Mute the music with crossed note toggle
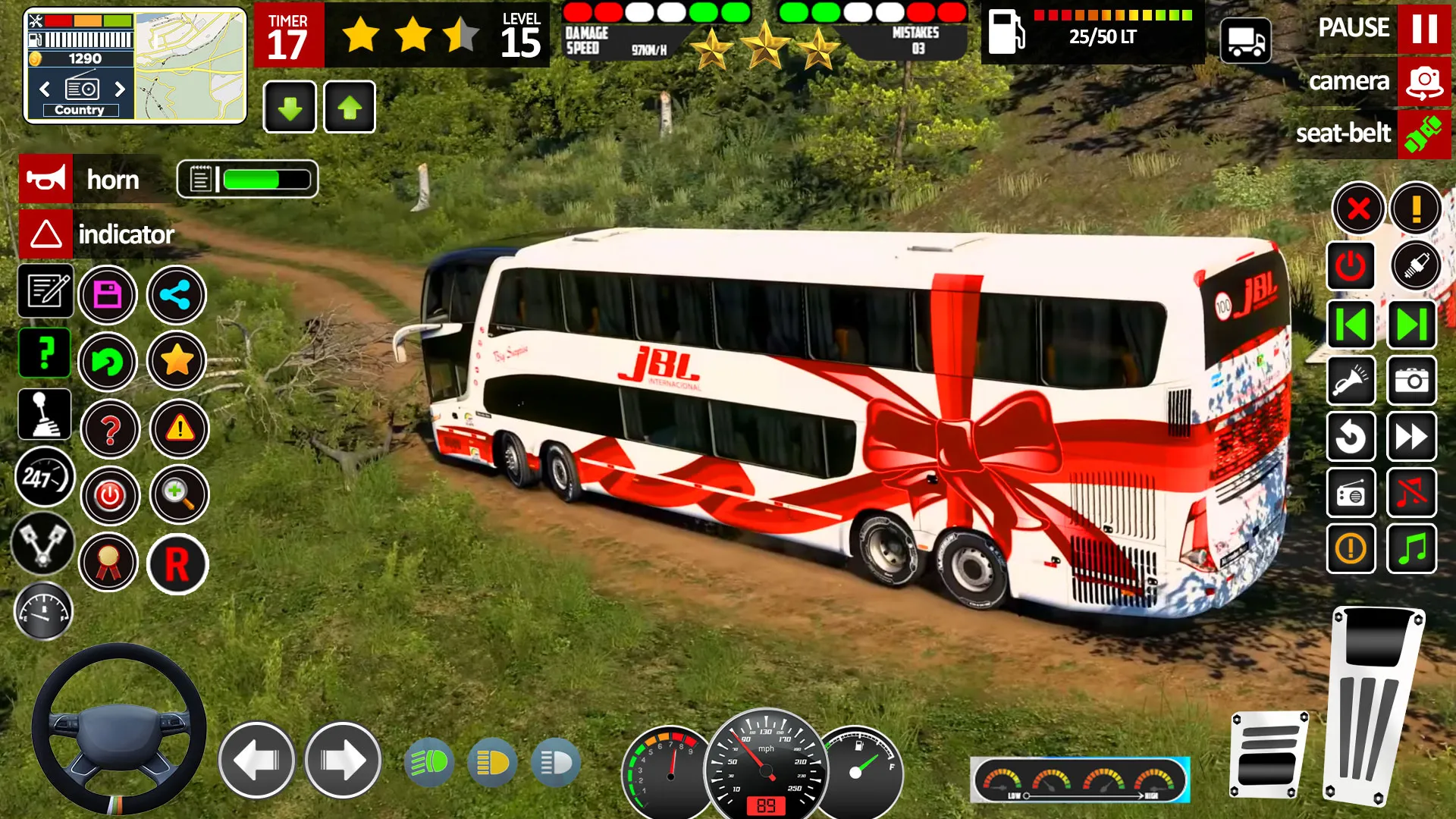 [1412, 494]
